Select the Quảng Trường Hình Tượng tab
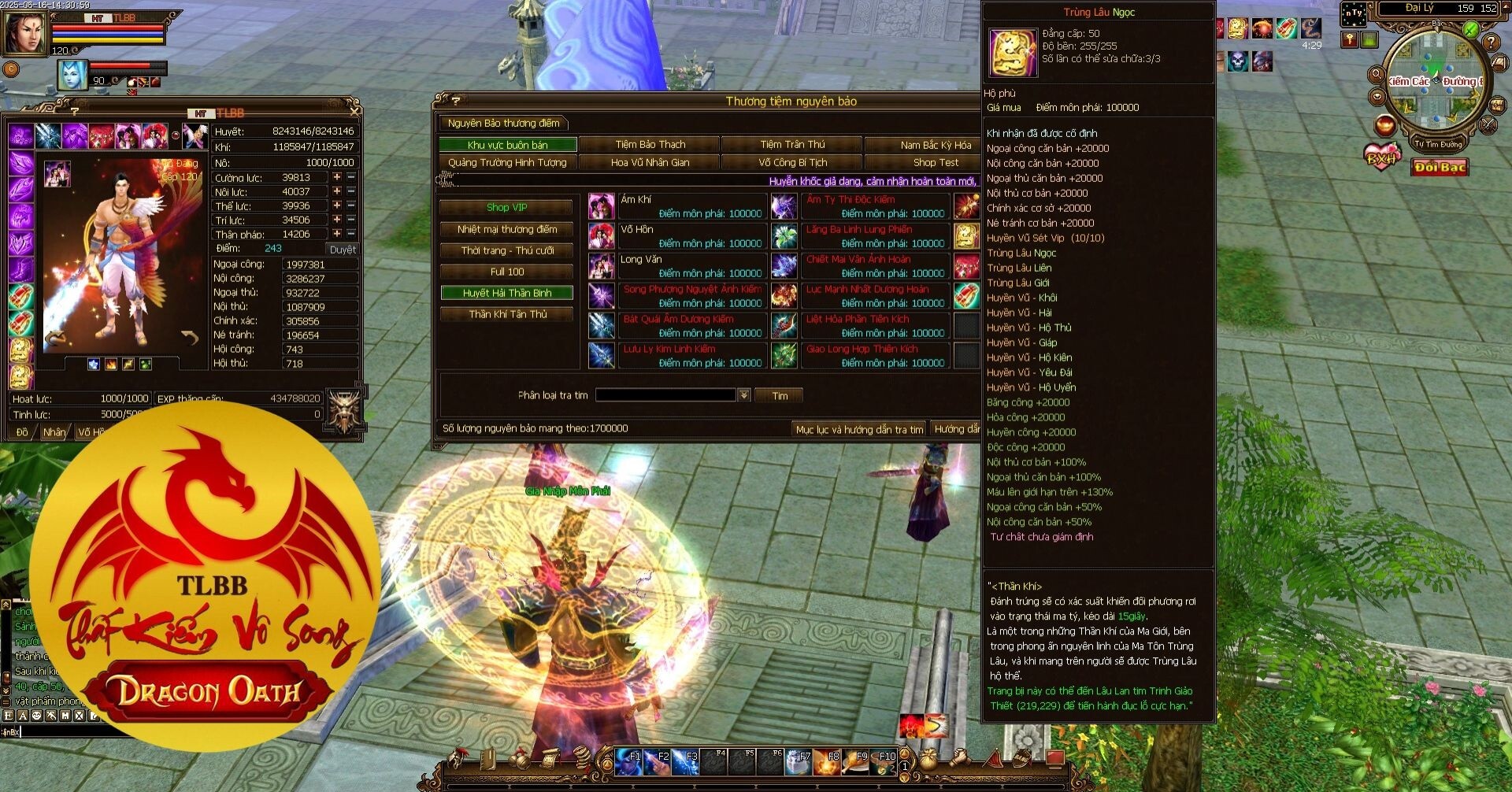 coord(507,163)
